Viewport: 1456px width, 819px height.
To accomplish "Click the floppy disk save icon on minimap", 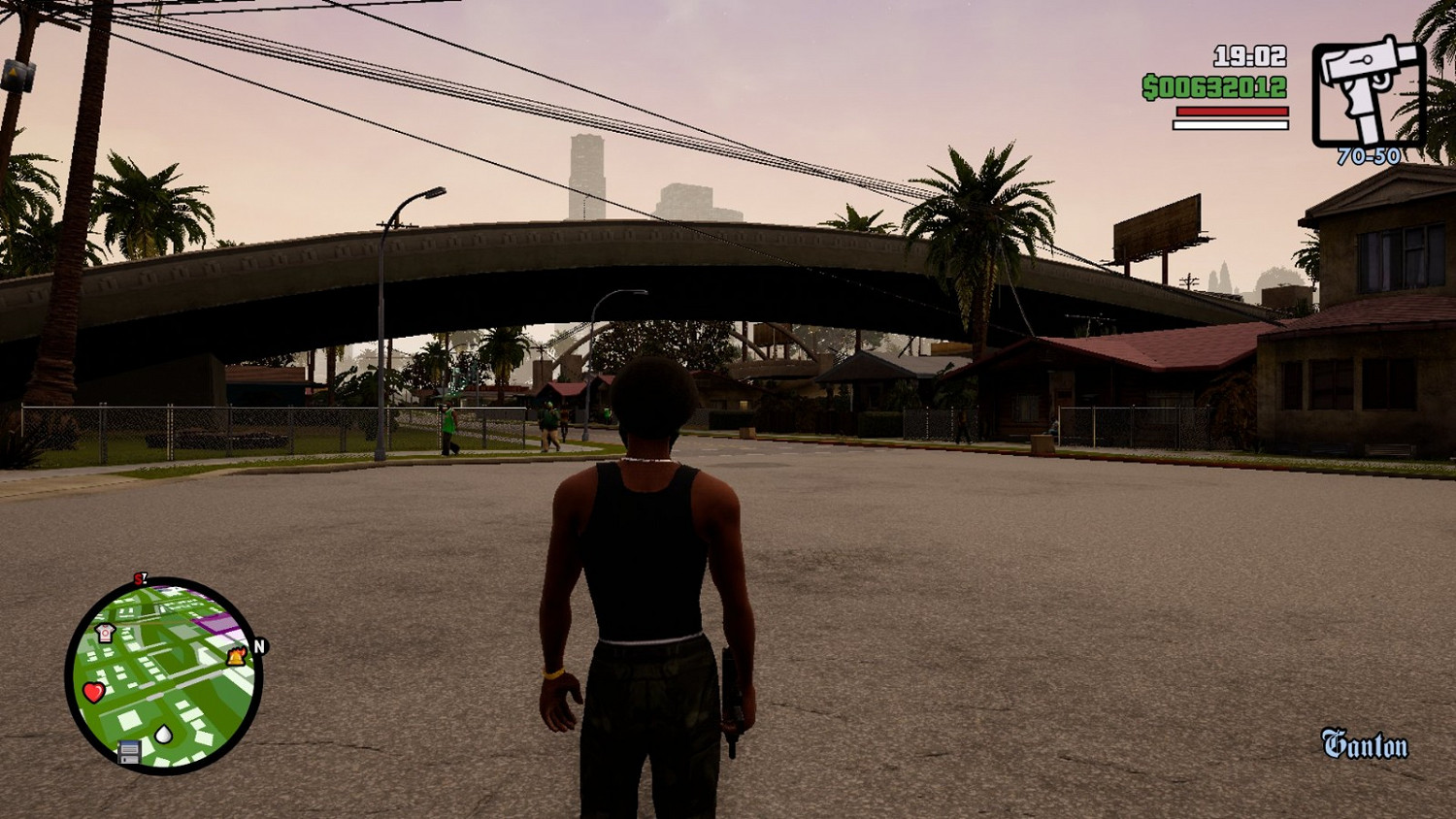I will pyautogui.click(x=128, y=752).
